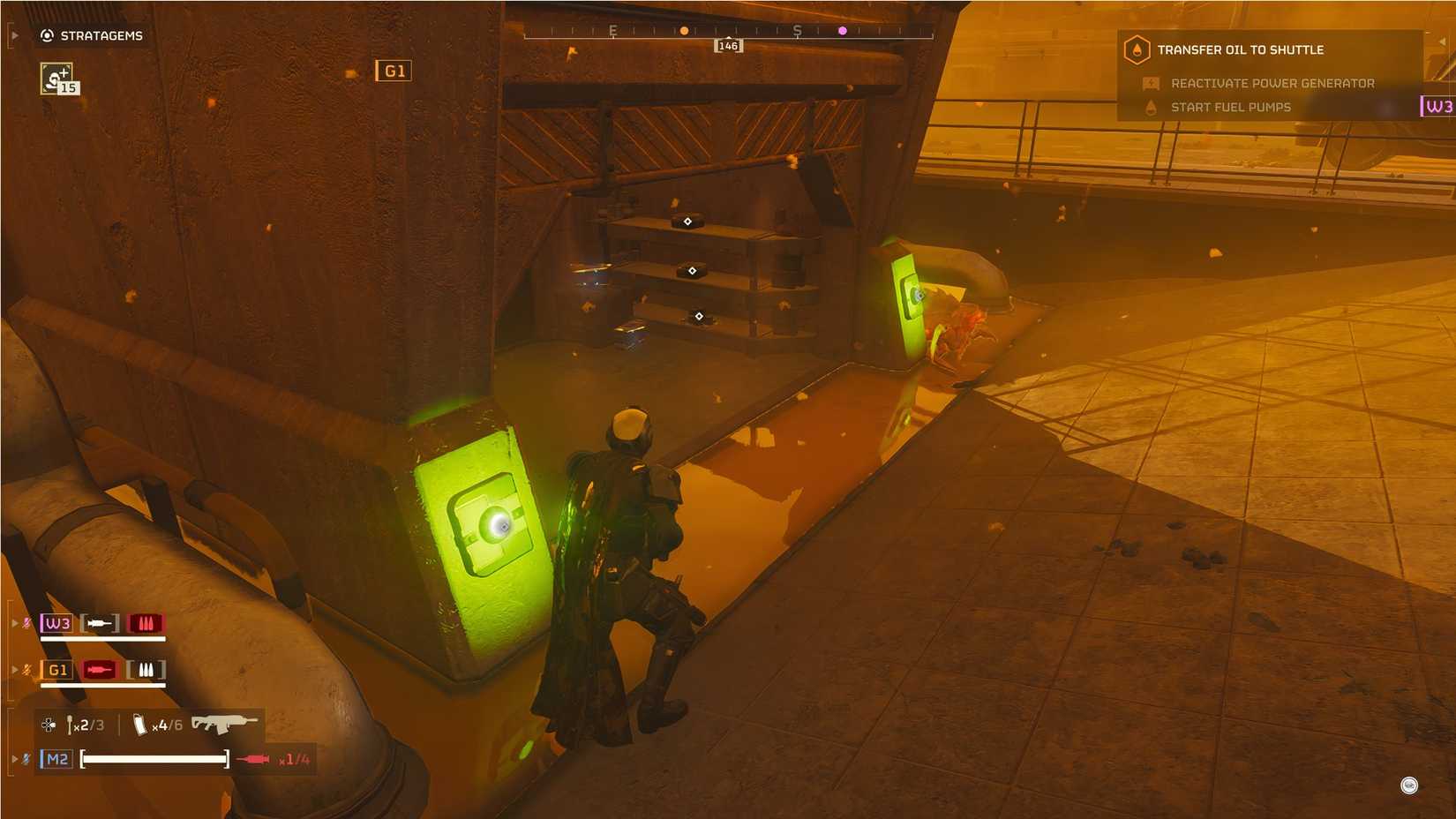Click the grenade icon in loadout bar

[x=70, y=725]
